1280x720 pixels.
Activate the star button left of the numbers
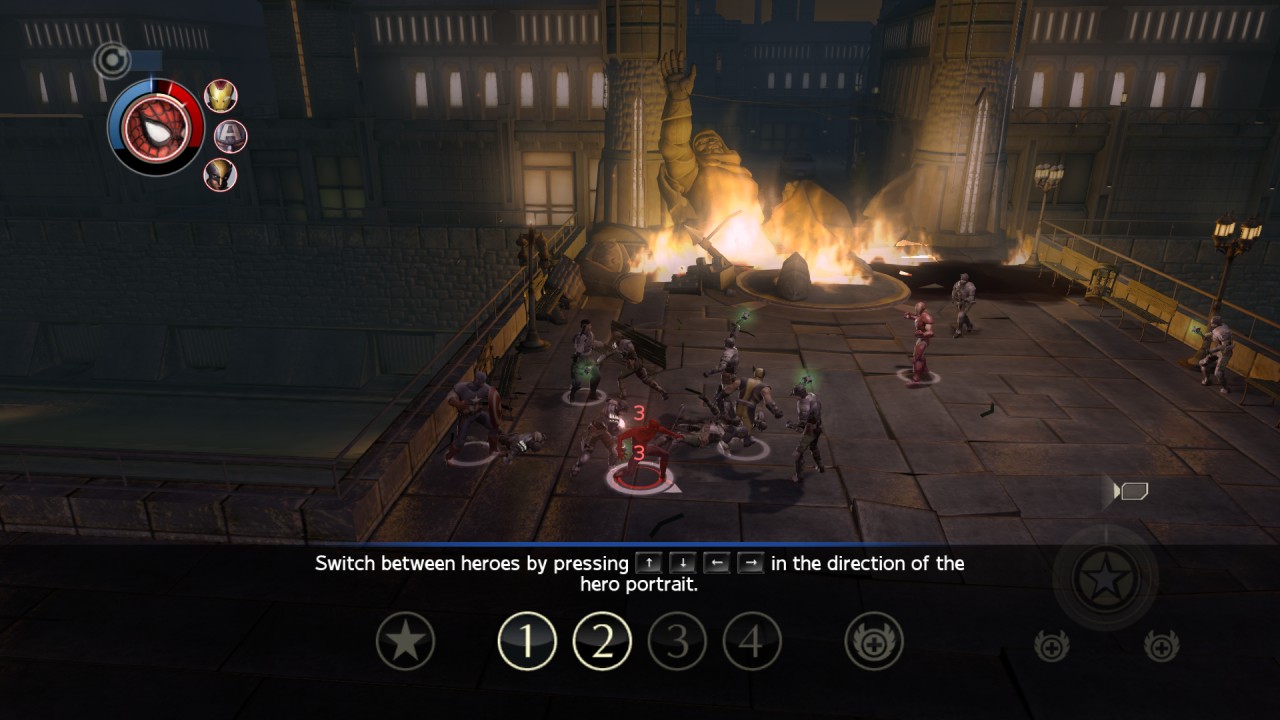click(x=405, y=641)
